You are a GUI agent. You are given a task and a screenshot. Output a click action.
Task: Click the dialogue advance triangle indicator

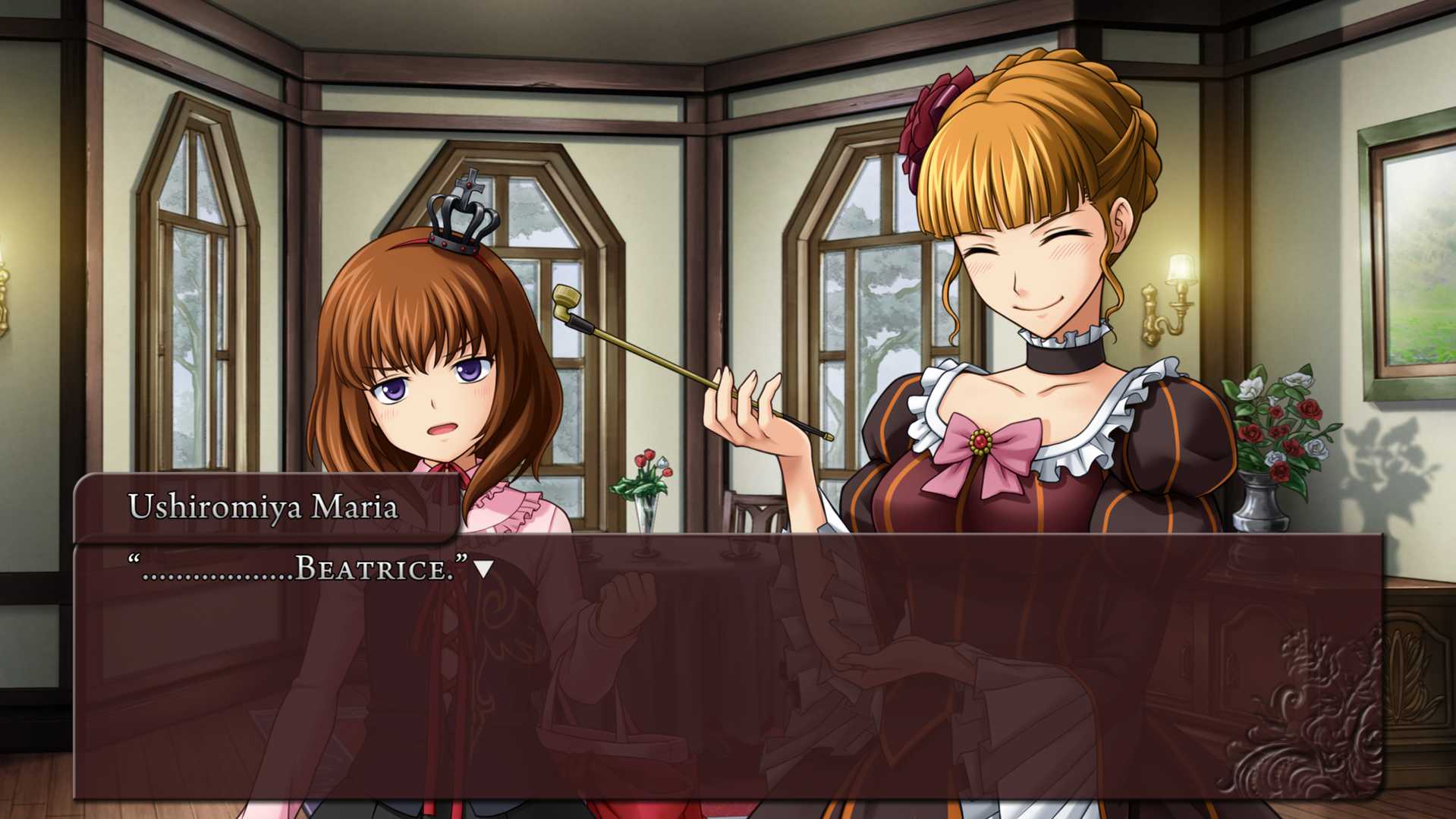483,569
